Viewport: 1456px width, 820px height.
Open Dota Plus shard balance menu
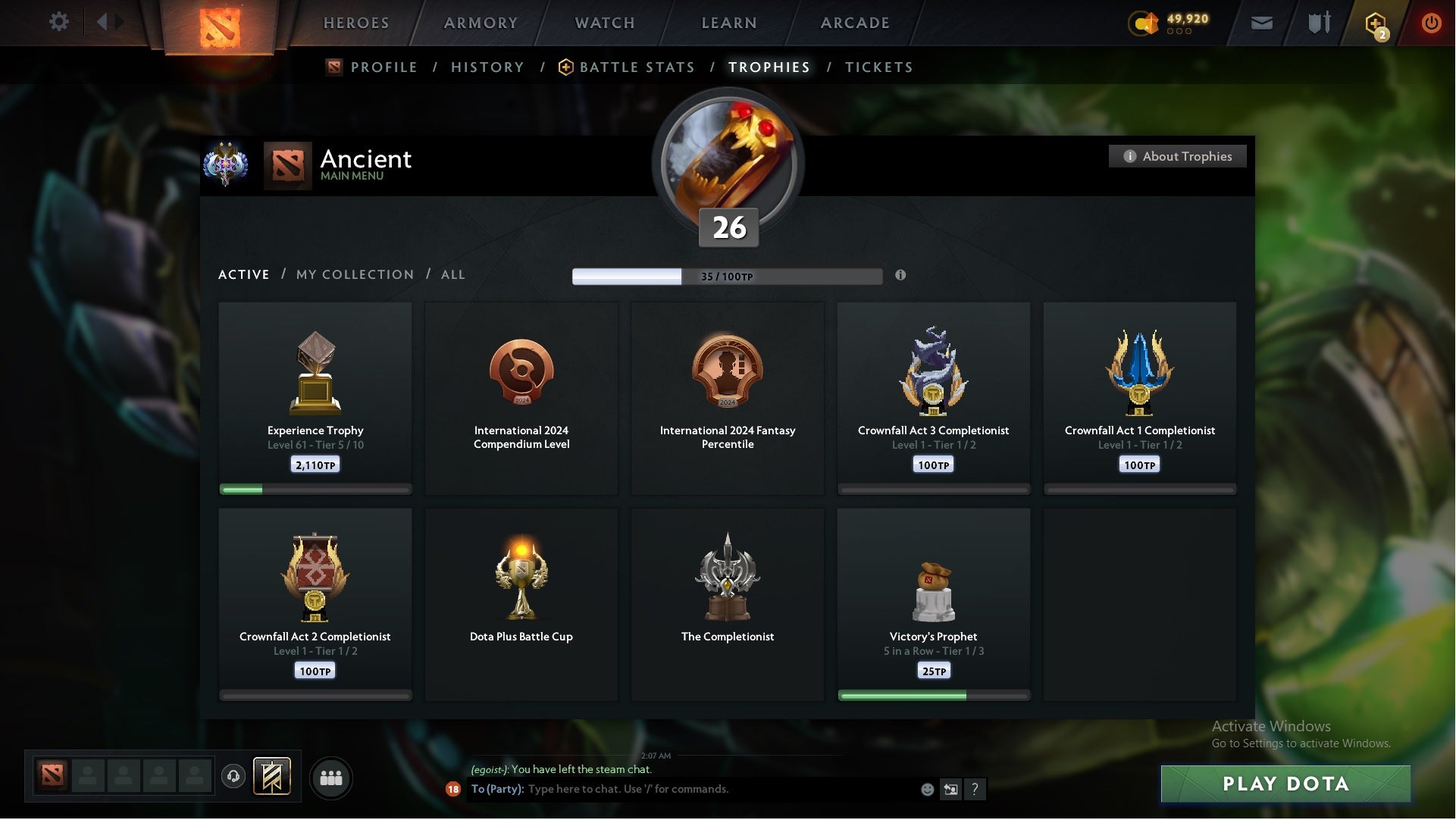(x=1143, y=23)
